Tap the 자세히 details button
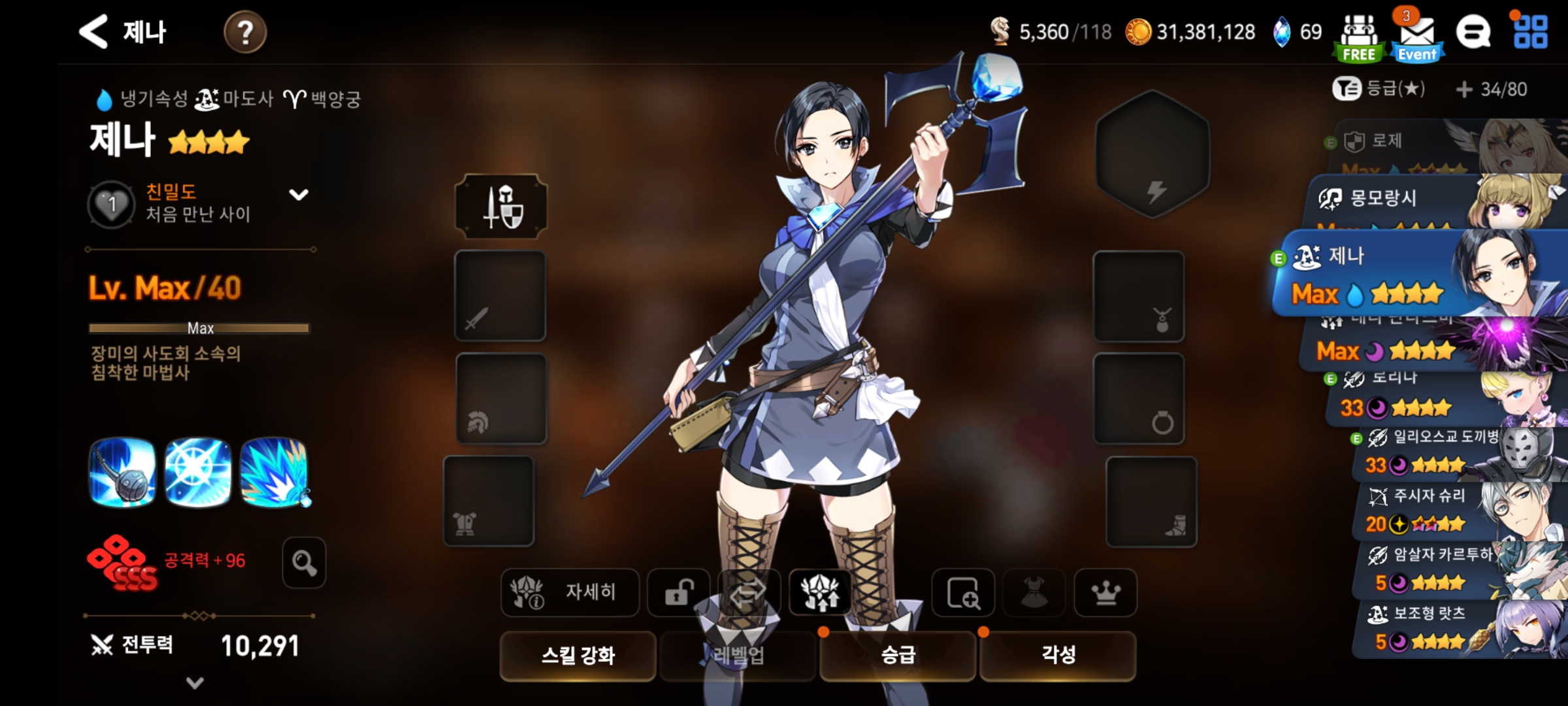The height and width of the screenshot is (706, 1568). 569,592
